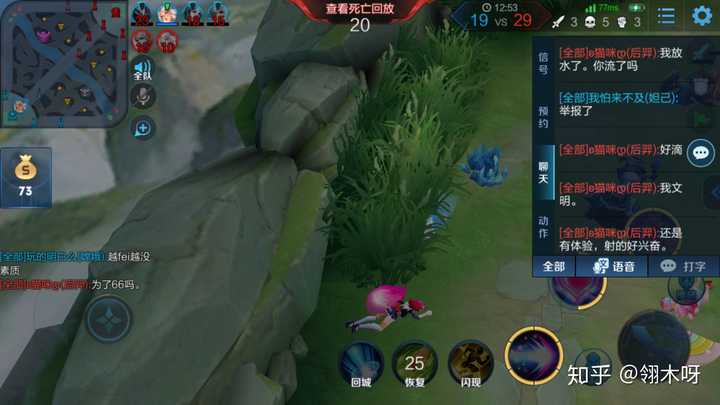The width and height of the screenshot is (720, 405).
Task: Select the 聊天 chat tab
Action: (543, 172)
